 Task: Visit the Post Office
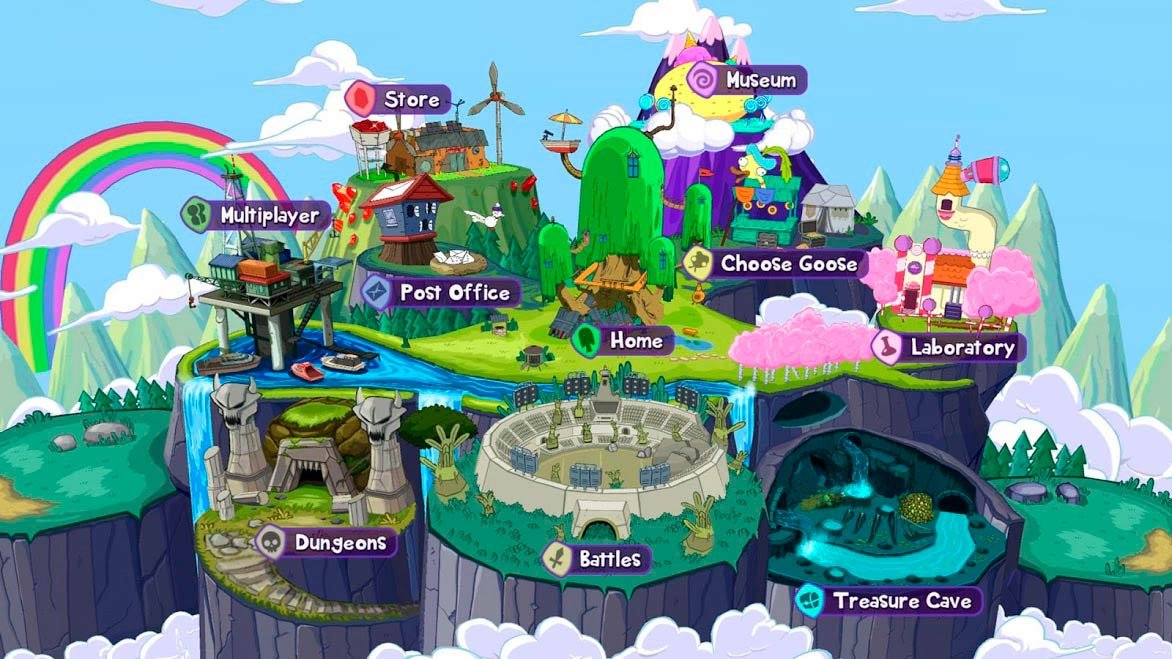click(440, 292)
